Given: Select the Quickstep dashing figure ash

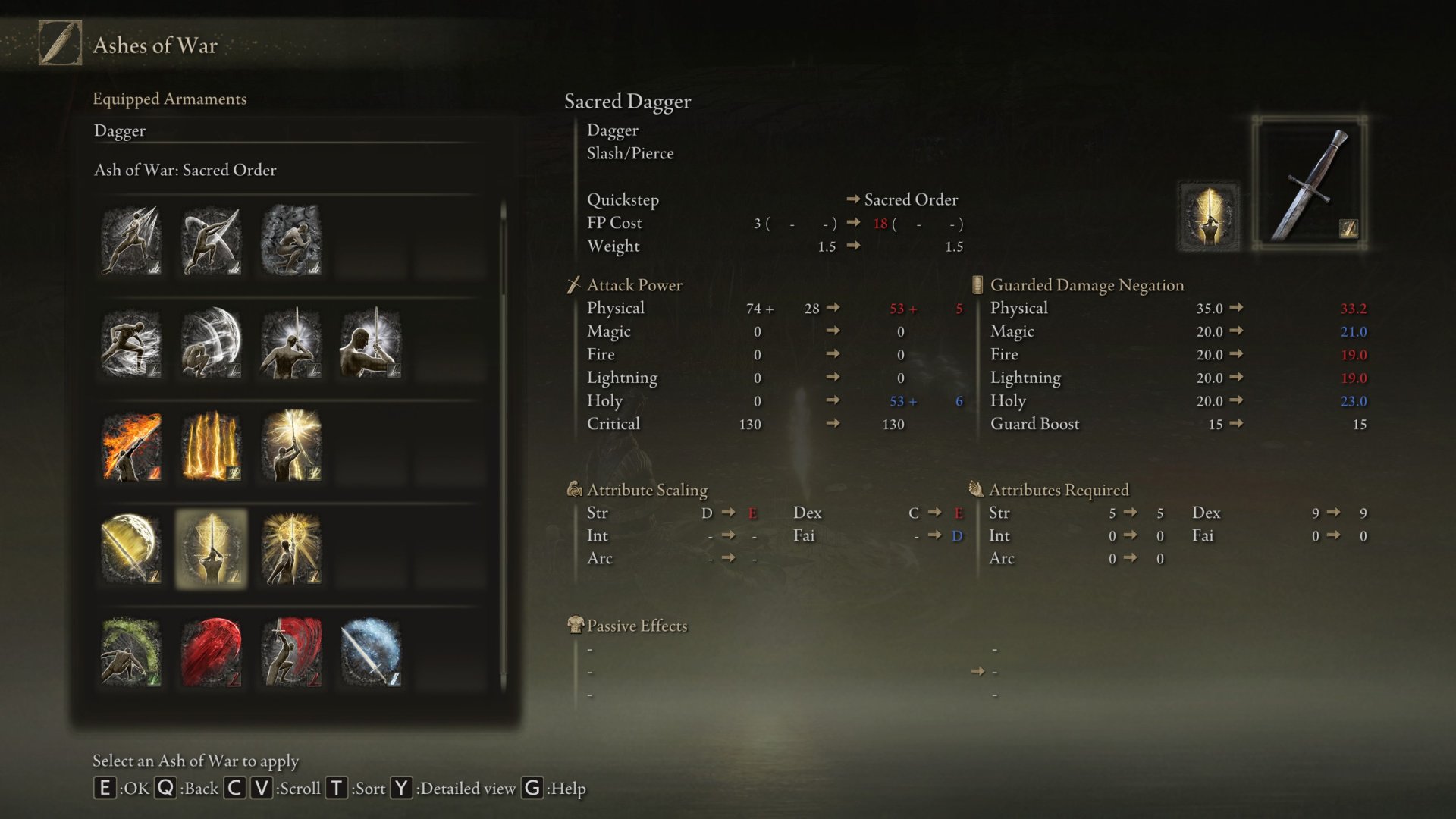Looking at the screenshot, I should [x=131, y=344].
